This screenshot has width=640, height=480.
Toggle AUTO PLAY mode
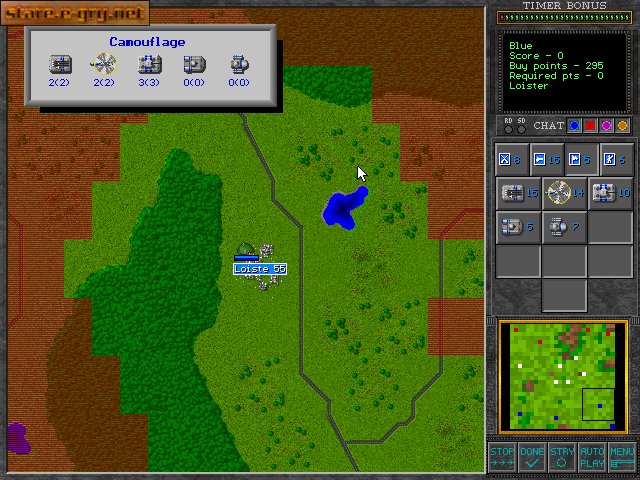point(592,457)
